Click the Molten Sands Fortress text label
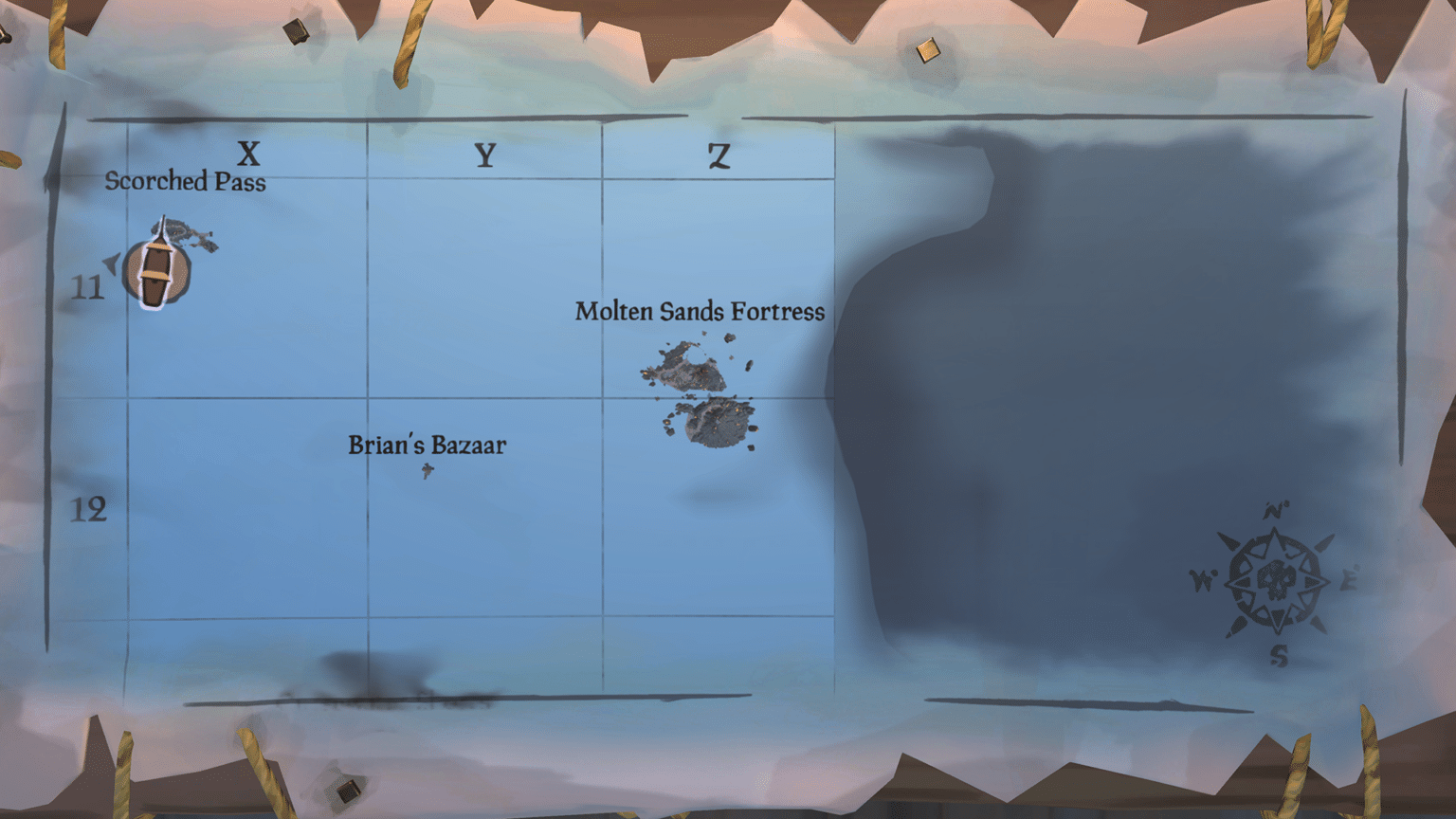Screen dimensions: 1456x819 tap(700, 311)
